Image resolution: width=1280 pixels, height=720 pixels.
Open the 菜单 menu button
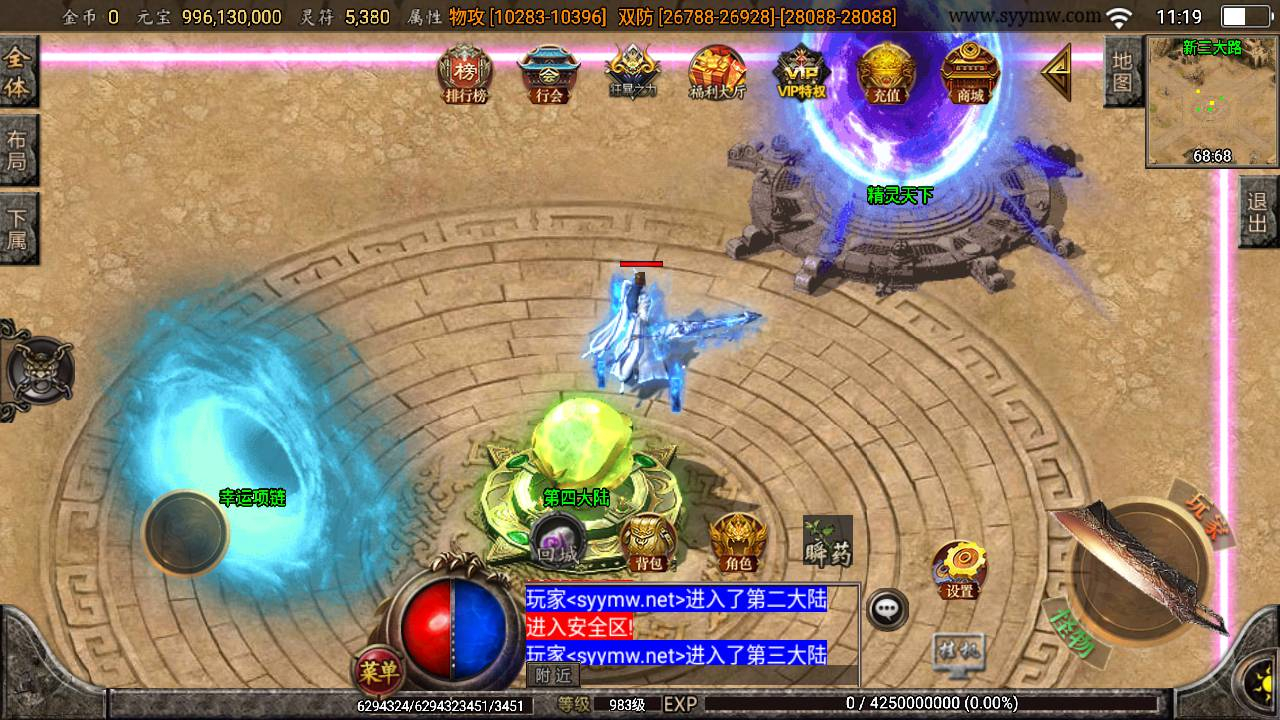[x=378, y=671]
